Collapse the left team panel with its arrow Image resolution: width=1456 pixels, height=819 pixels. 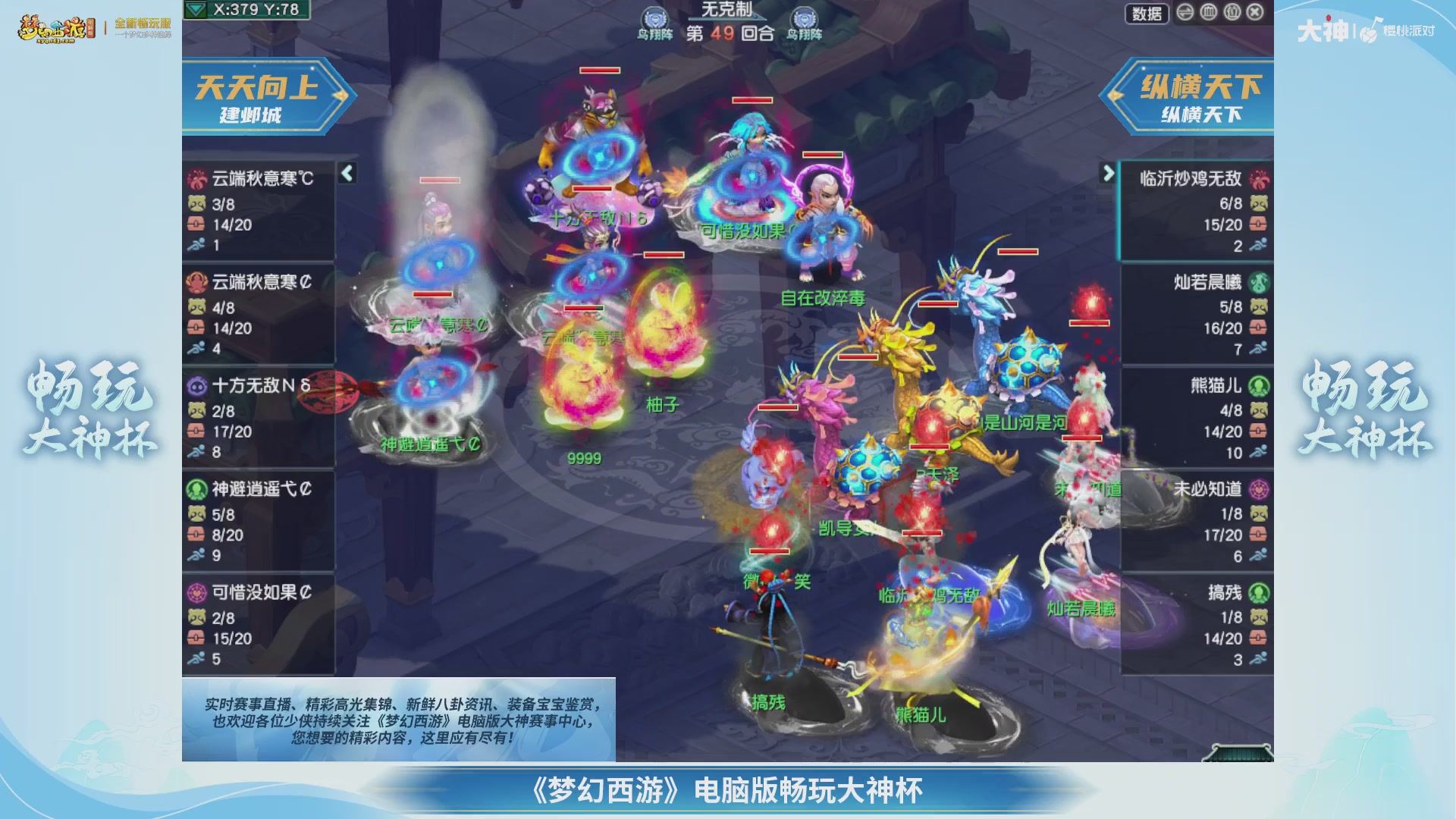pyautogui.click(x=347, y=173)
